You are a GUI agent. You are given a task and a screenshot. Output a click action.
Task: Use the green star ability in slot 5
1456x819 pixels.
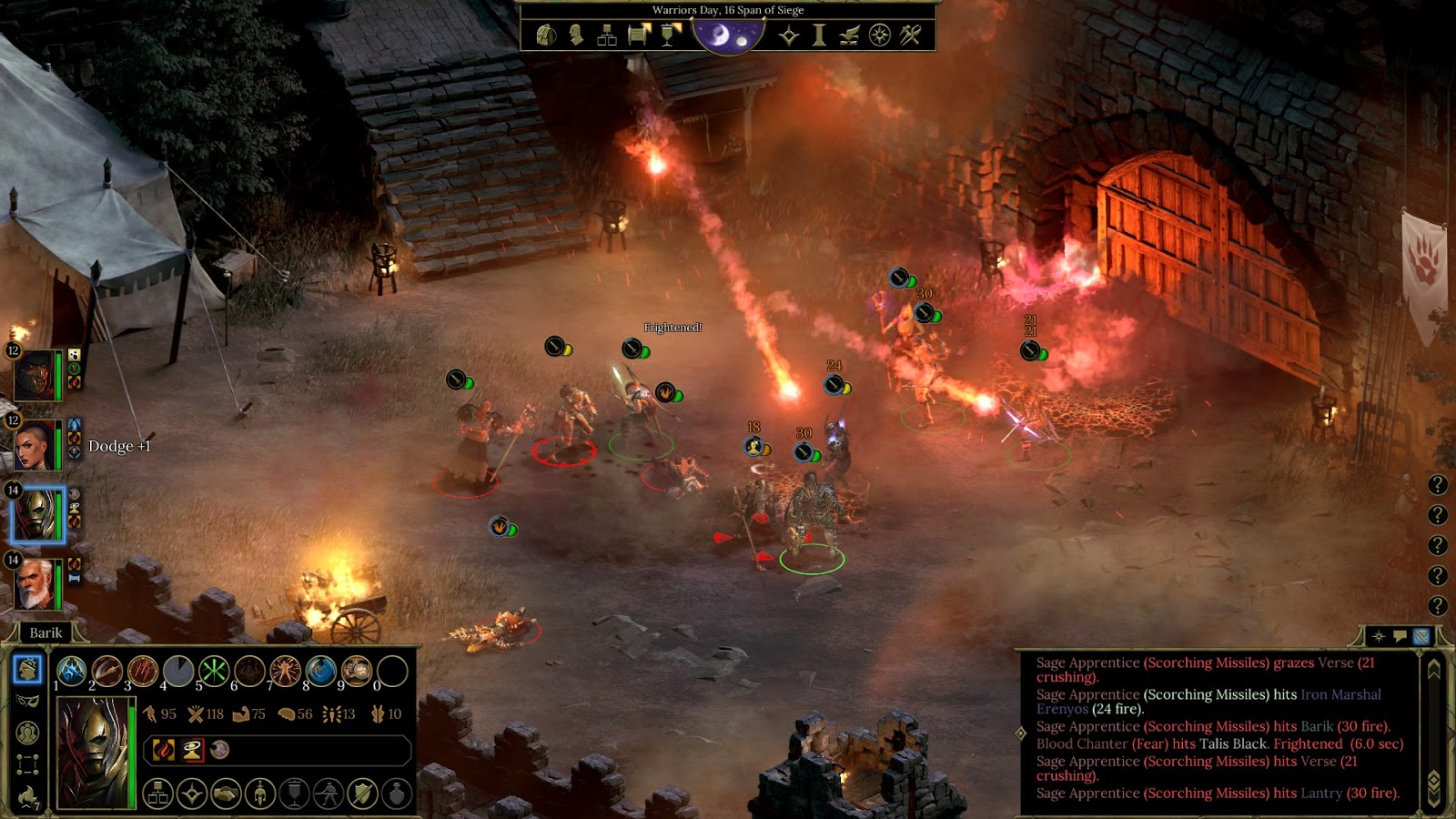214,672
